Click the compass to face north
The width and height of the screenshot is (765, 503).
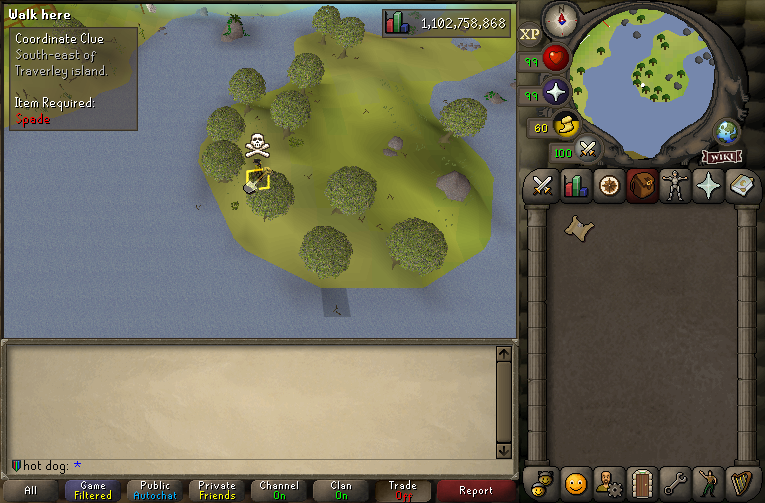[560, 18]
